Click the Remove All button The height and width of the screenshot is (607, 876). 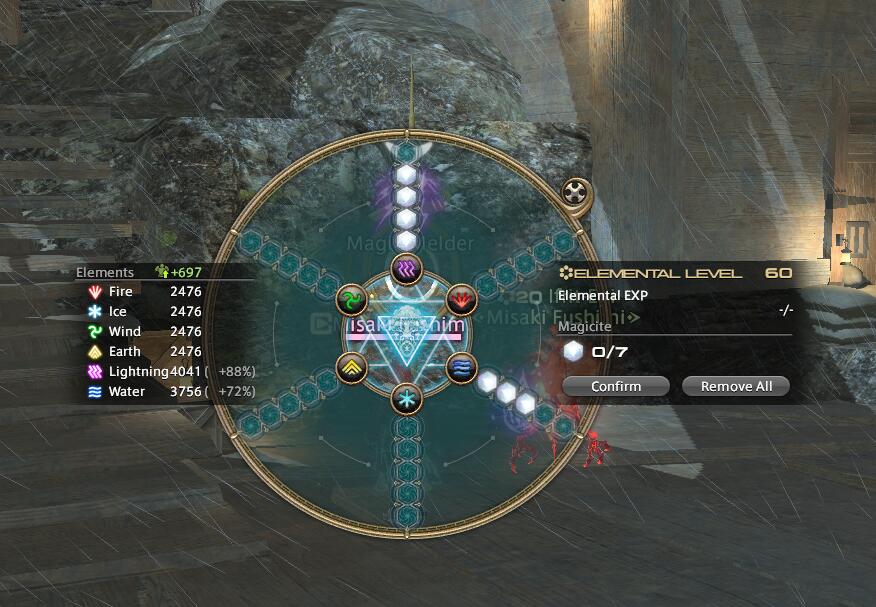(x=736, y=386)
